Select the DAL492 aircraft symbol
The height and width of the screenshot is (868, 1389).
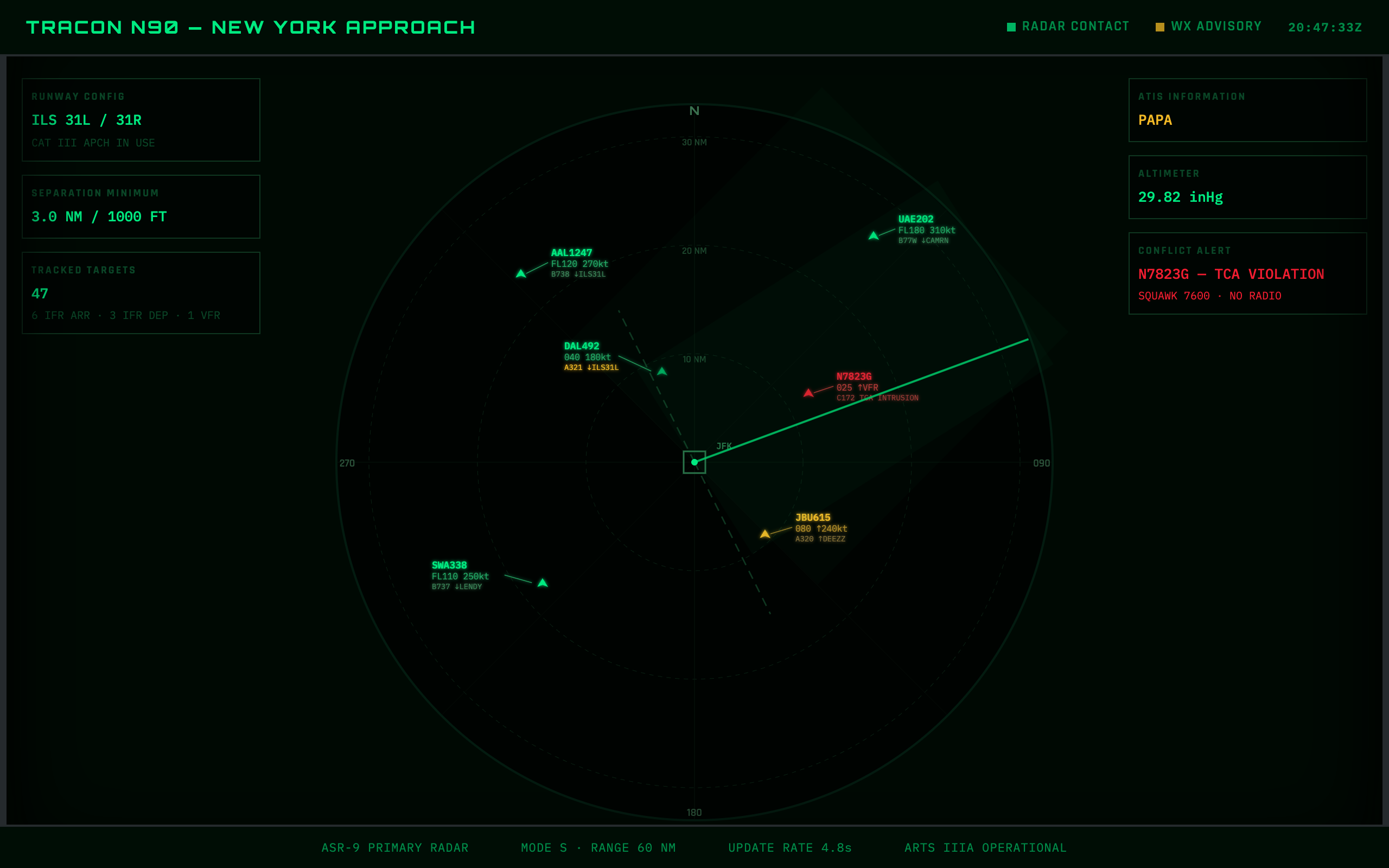pyautogui.click(x=663, y=372)
